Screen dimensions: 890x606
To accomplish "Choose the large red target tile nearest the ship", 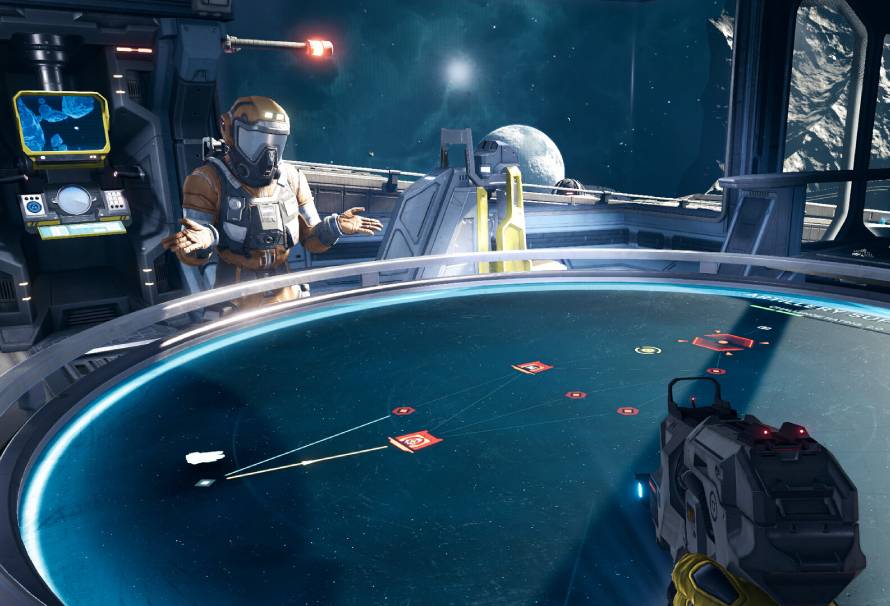I will pyautogui.click(x=415, y=440).
